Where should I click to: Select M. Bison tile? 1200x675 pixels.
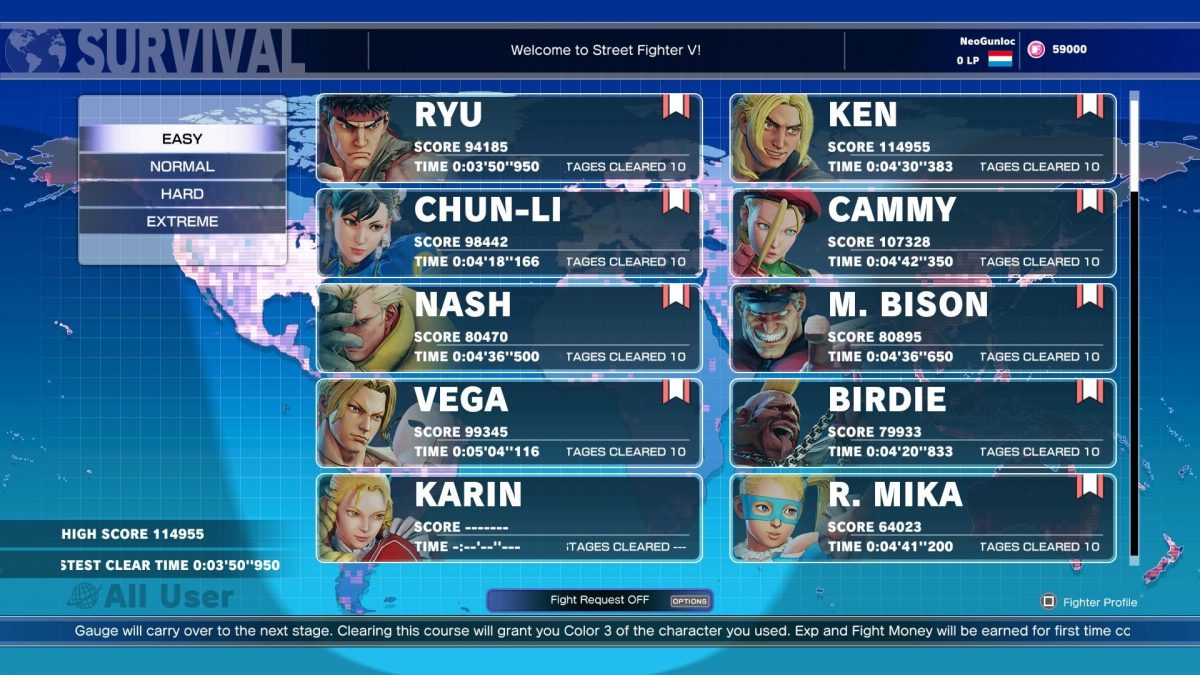922,328
